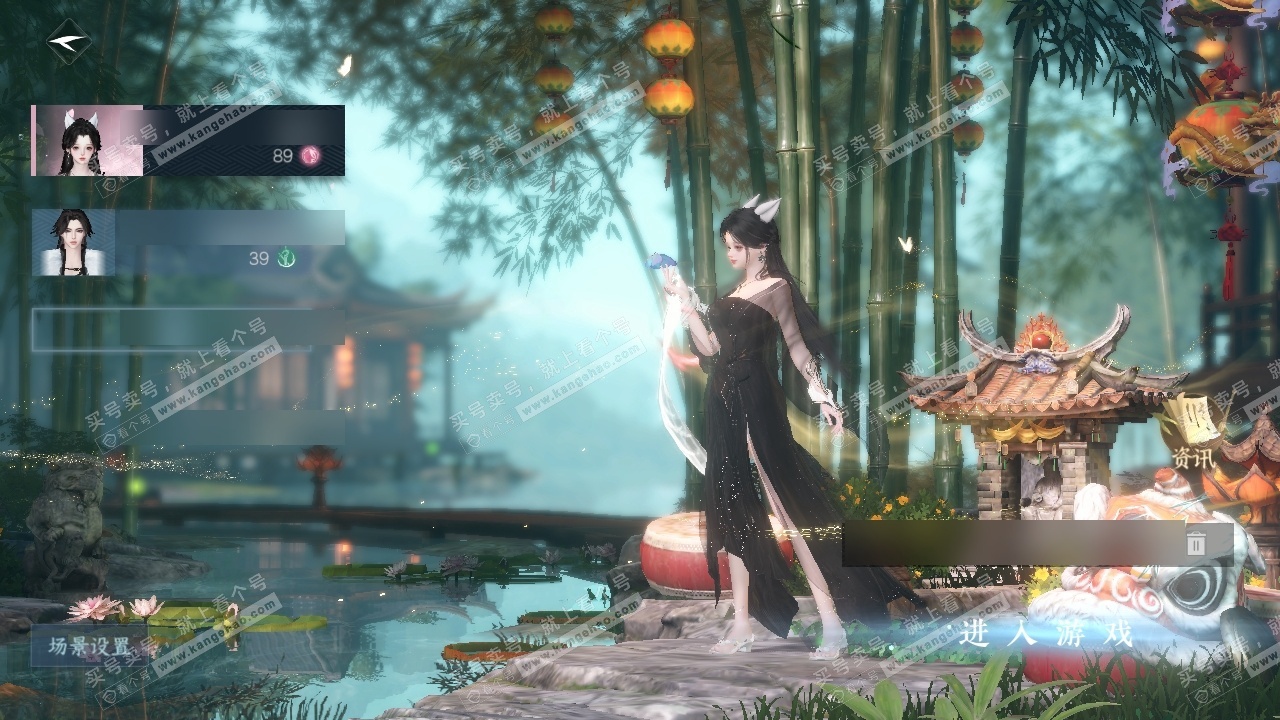Select the level 39 character row
Viewport: 1280px width, 720px height.
[x=188, y=242]
